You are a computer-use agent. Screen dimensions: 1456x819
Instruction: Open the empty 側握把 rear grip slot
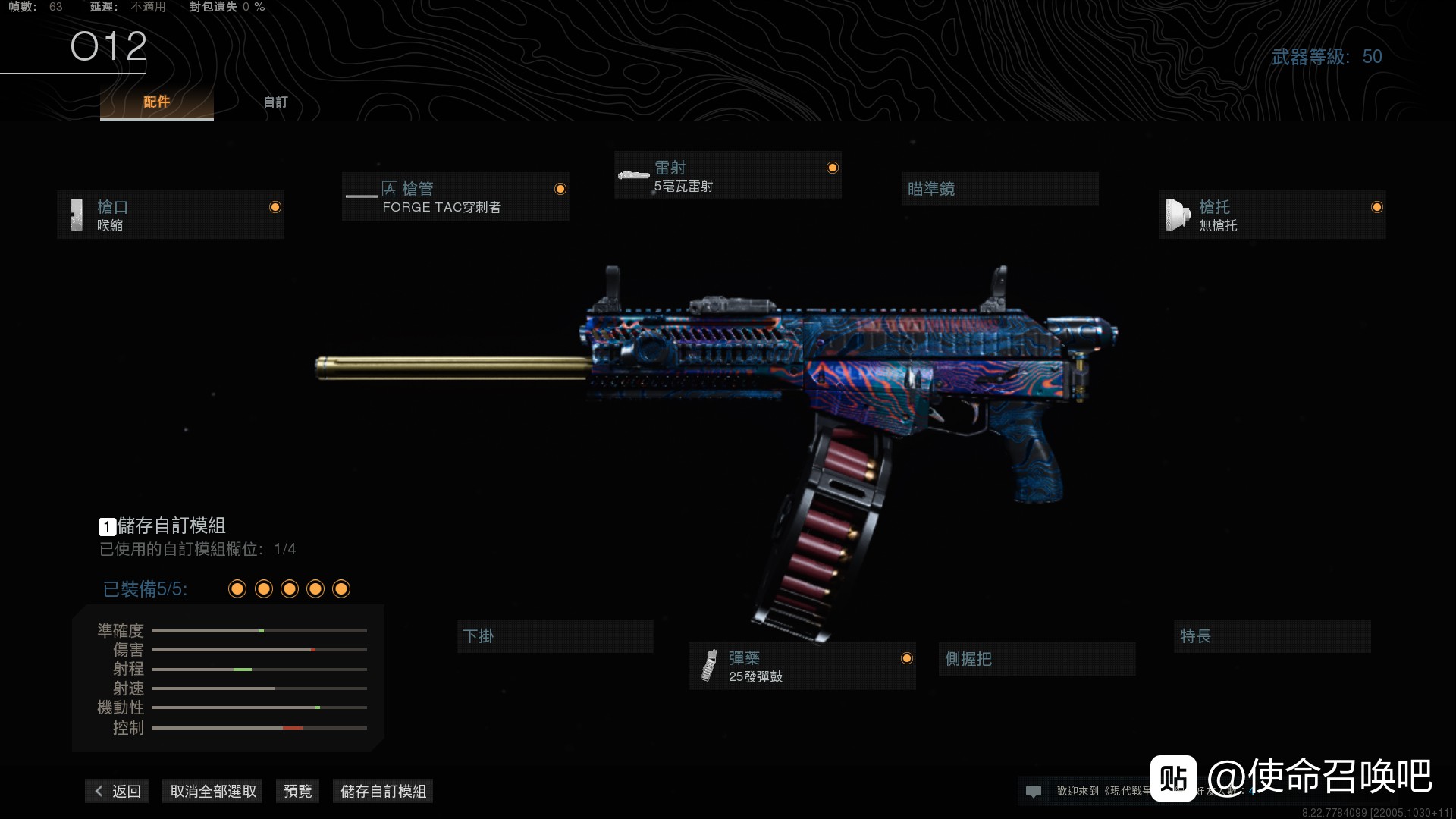(x=1037, y=659)
